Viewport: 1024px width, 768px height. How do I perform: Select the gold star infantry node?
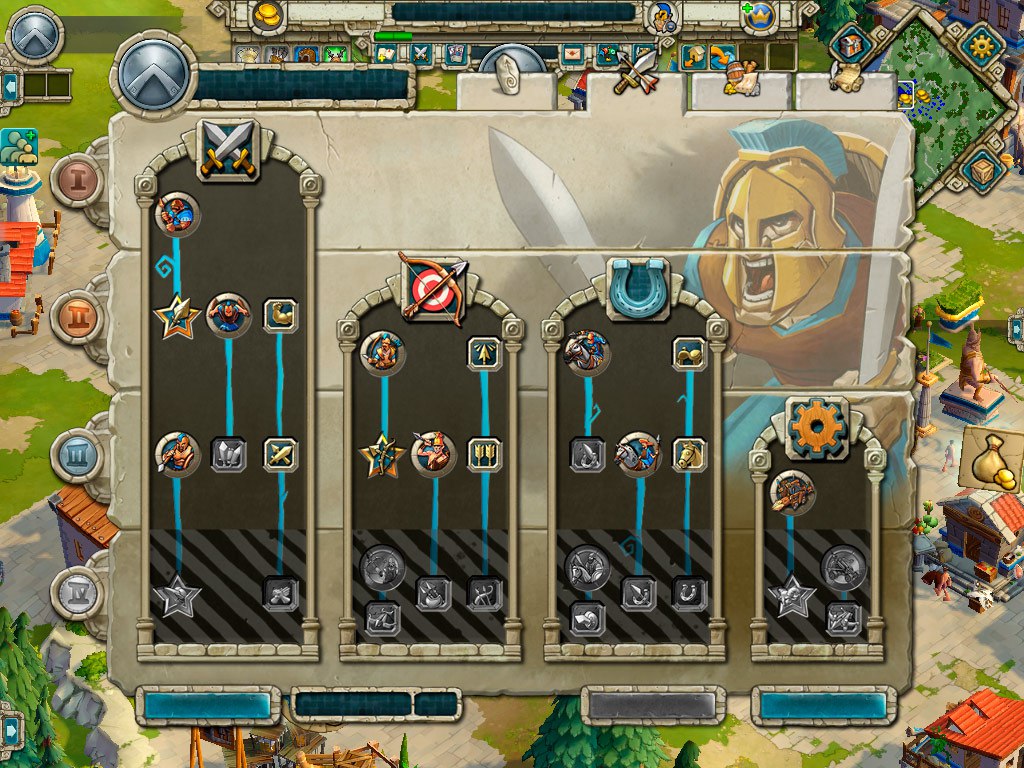(177, 317)
